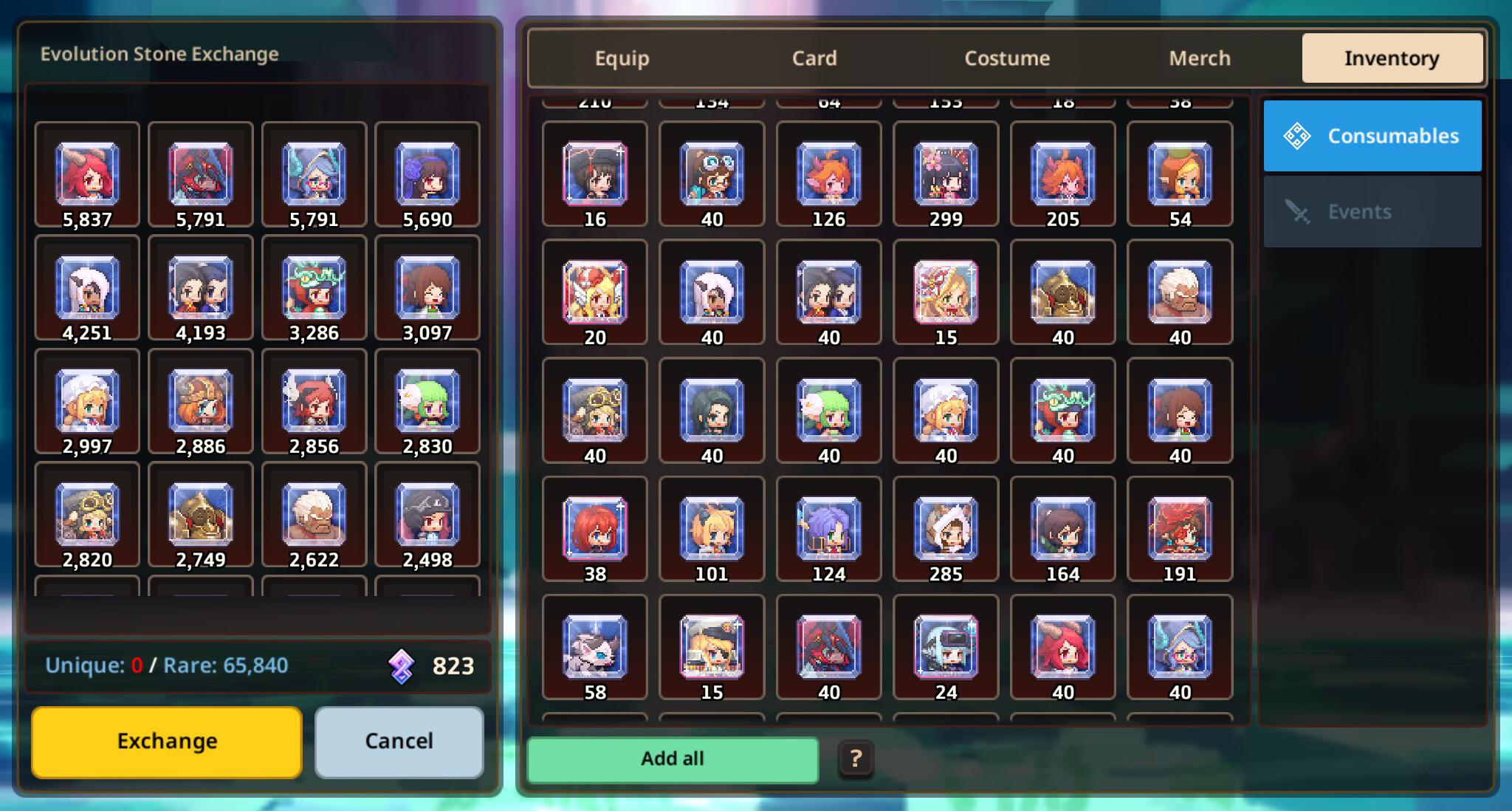The image size is (1512, 811).
Task: Click the Add all button
Action: click(x=673, y=759)
